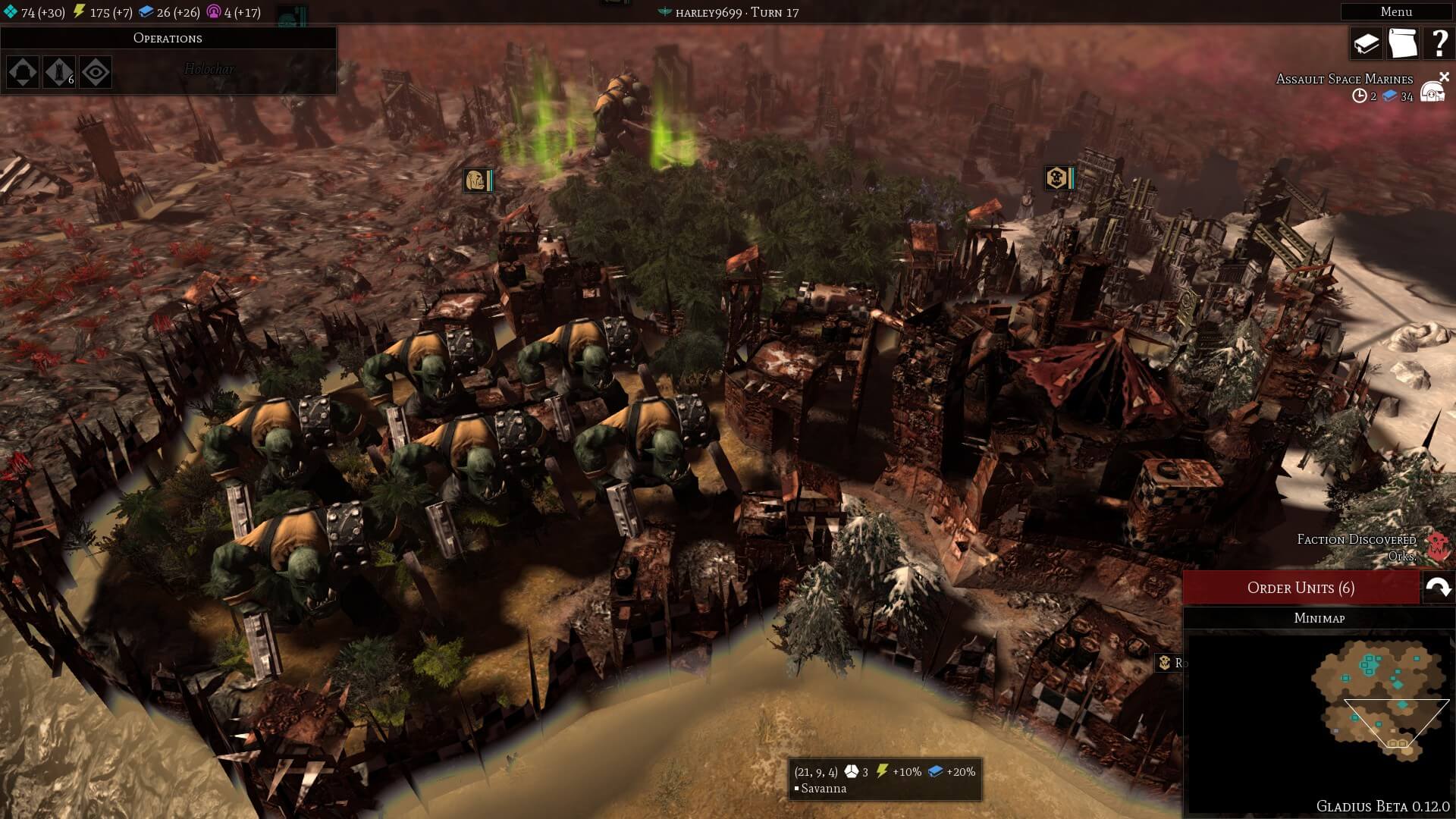Toggle the Minimap panel header

(x=1319, y=618)
